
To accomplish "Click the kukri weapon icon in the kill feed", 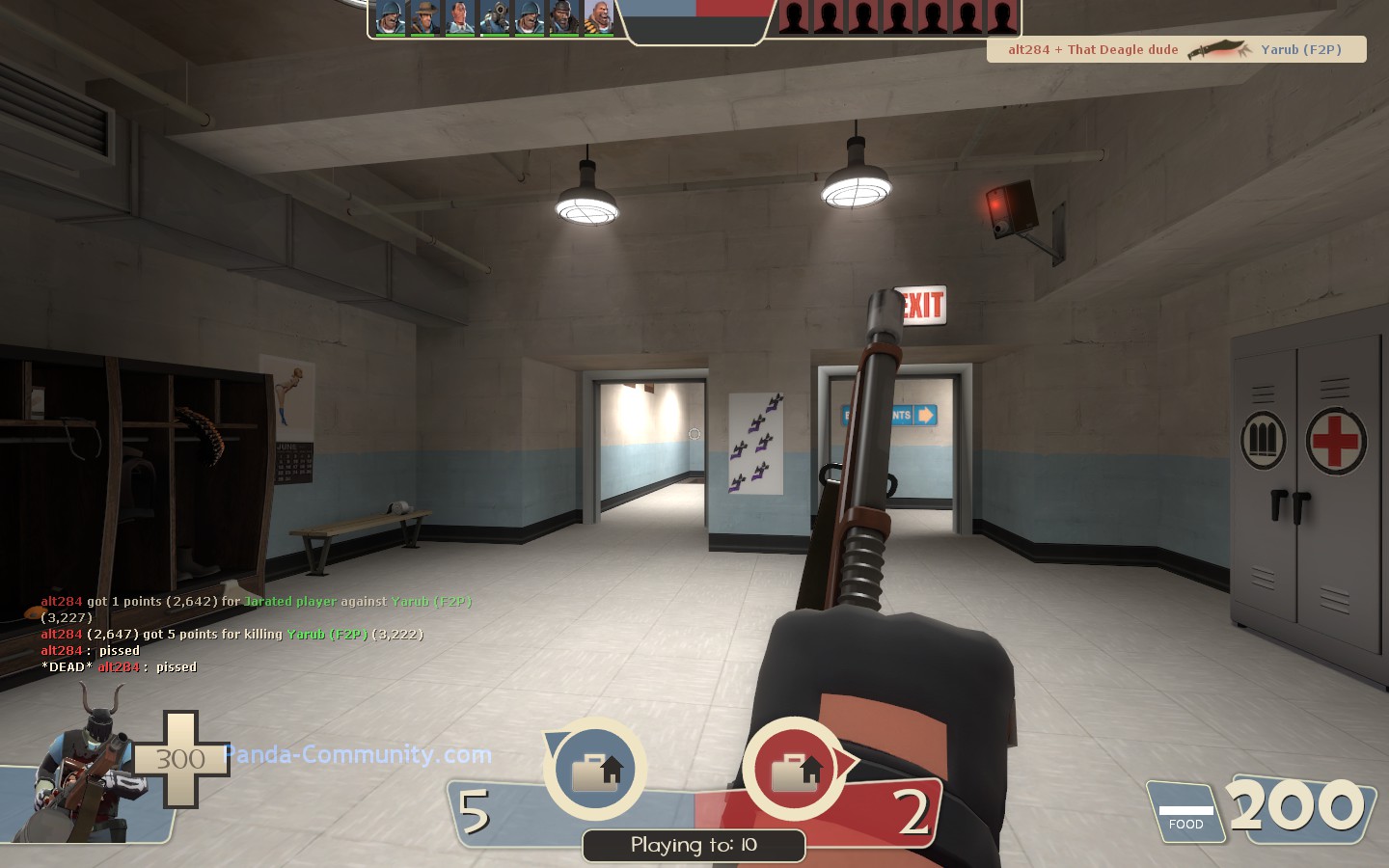I will point(1220,48).
